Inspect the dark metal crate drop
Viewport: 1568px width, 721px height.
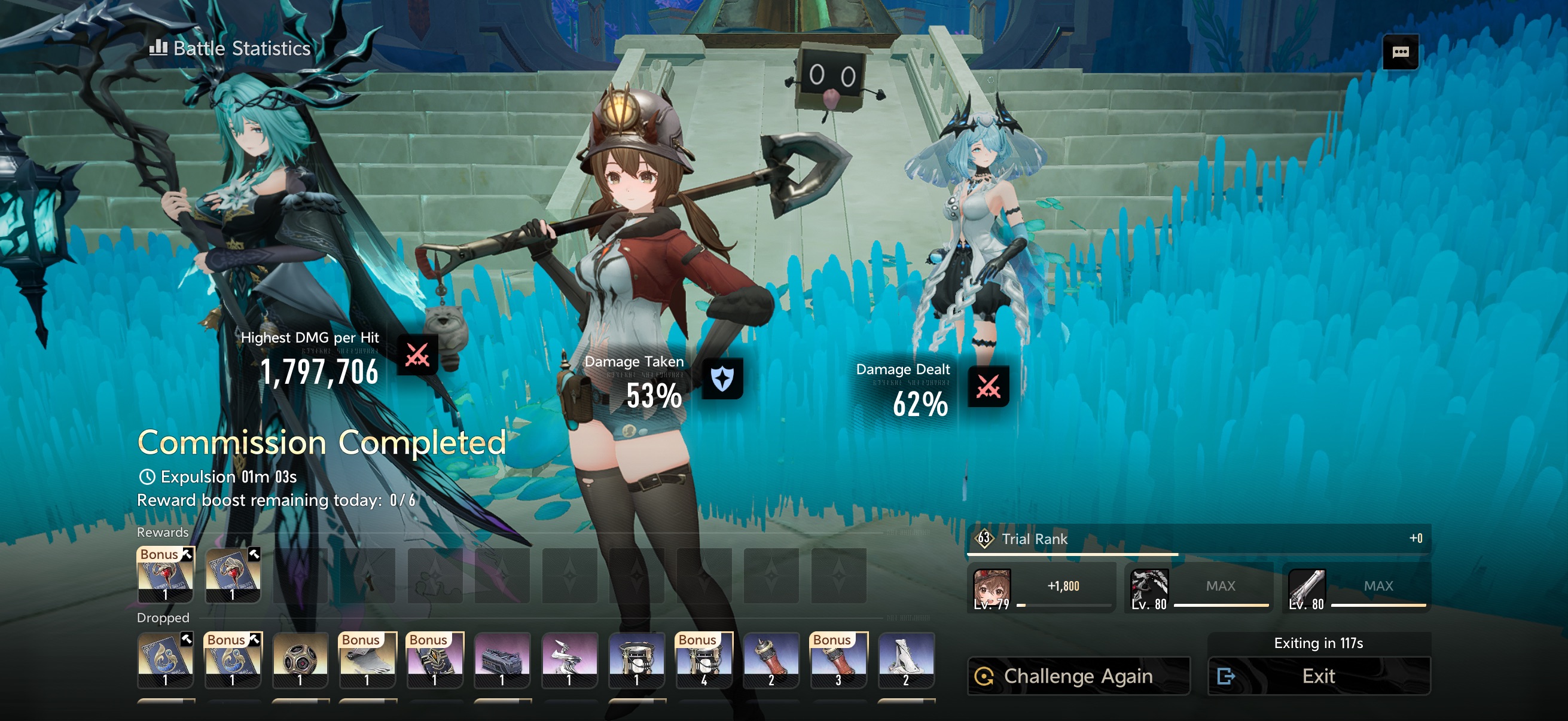click(x=502, y=660)
